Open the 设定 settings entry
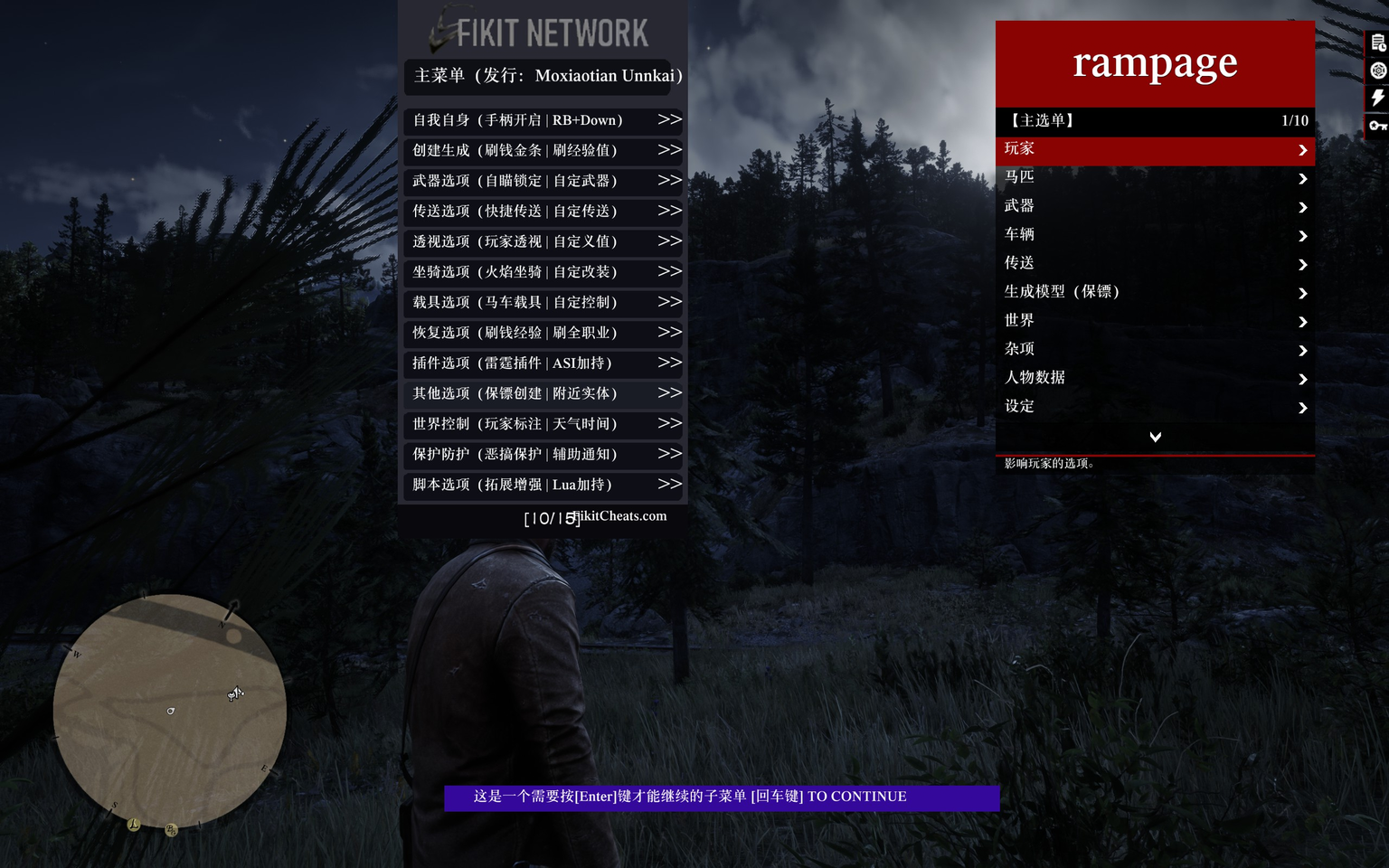The height and width of the screenshot is (868, 1389). [x=1155, y=407]
